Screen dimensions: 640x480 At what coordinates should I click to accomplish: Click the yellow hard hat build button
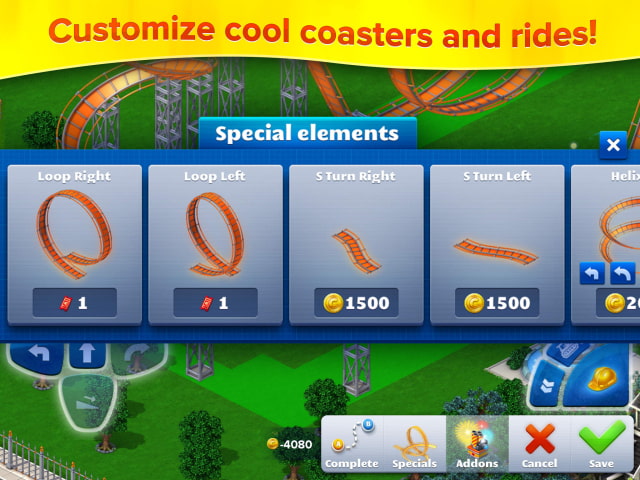tap(601, 379)
